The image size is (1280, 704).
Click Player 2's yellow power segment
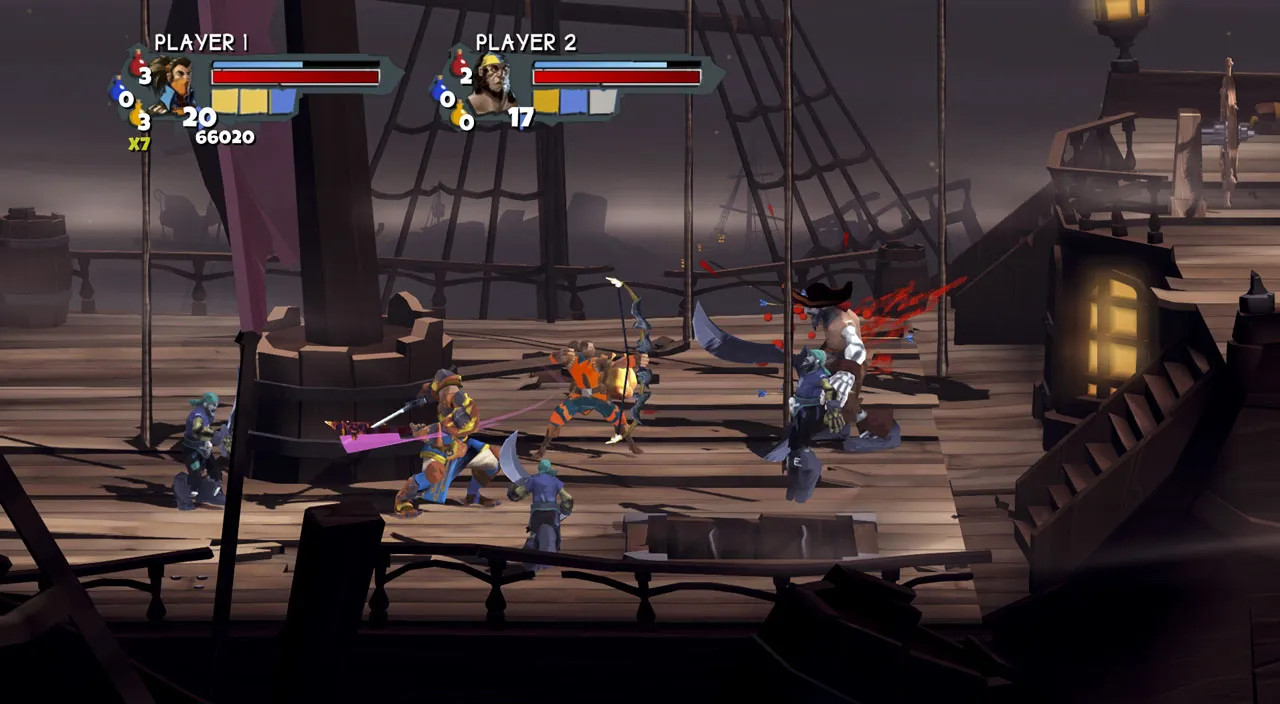[x=546, y=101]
